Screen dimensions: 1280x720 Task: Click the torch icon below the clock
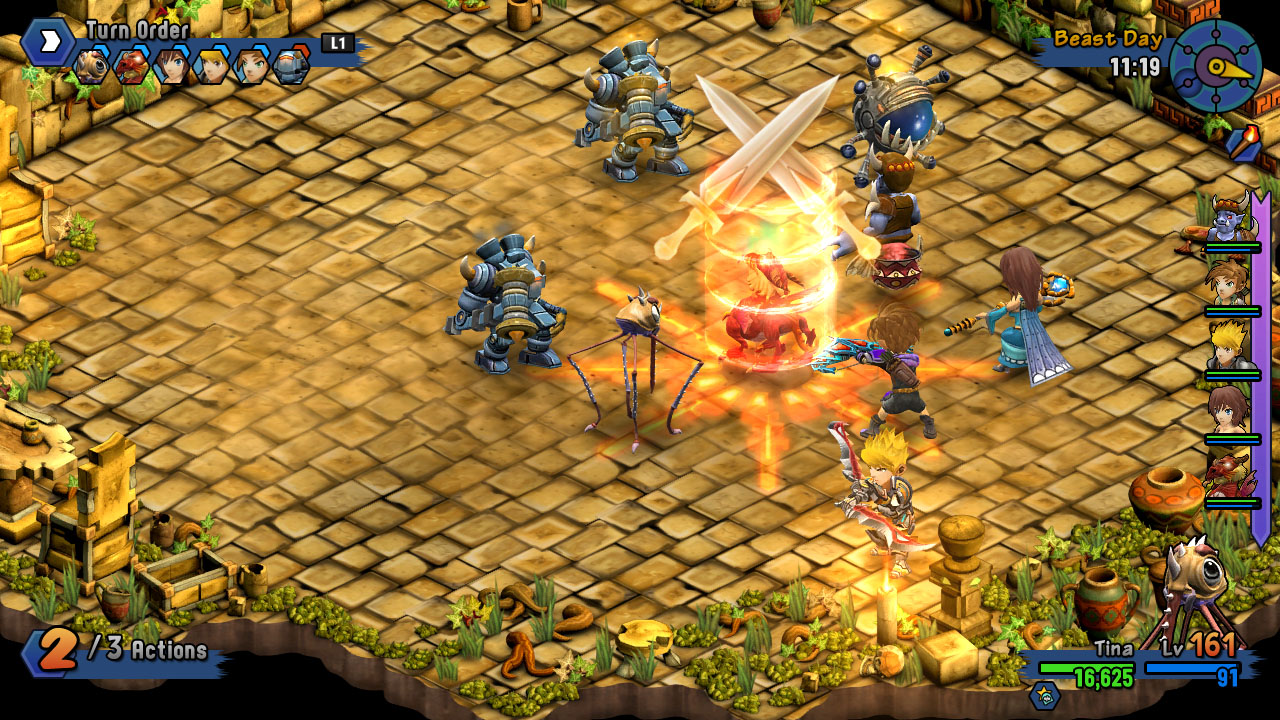(x=1241, y=141)
